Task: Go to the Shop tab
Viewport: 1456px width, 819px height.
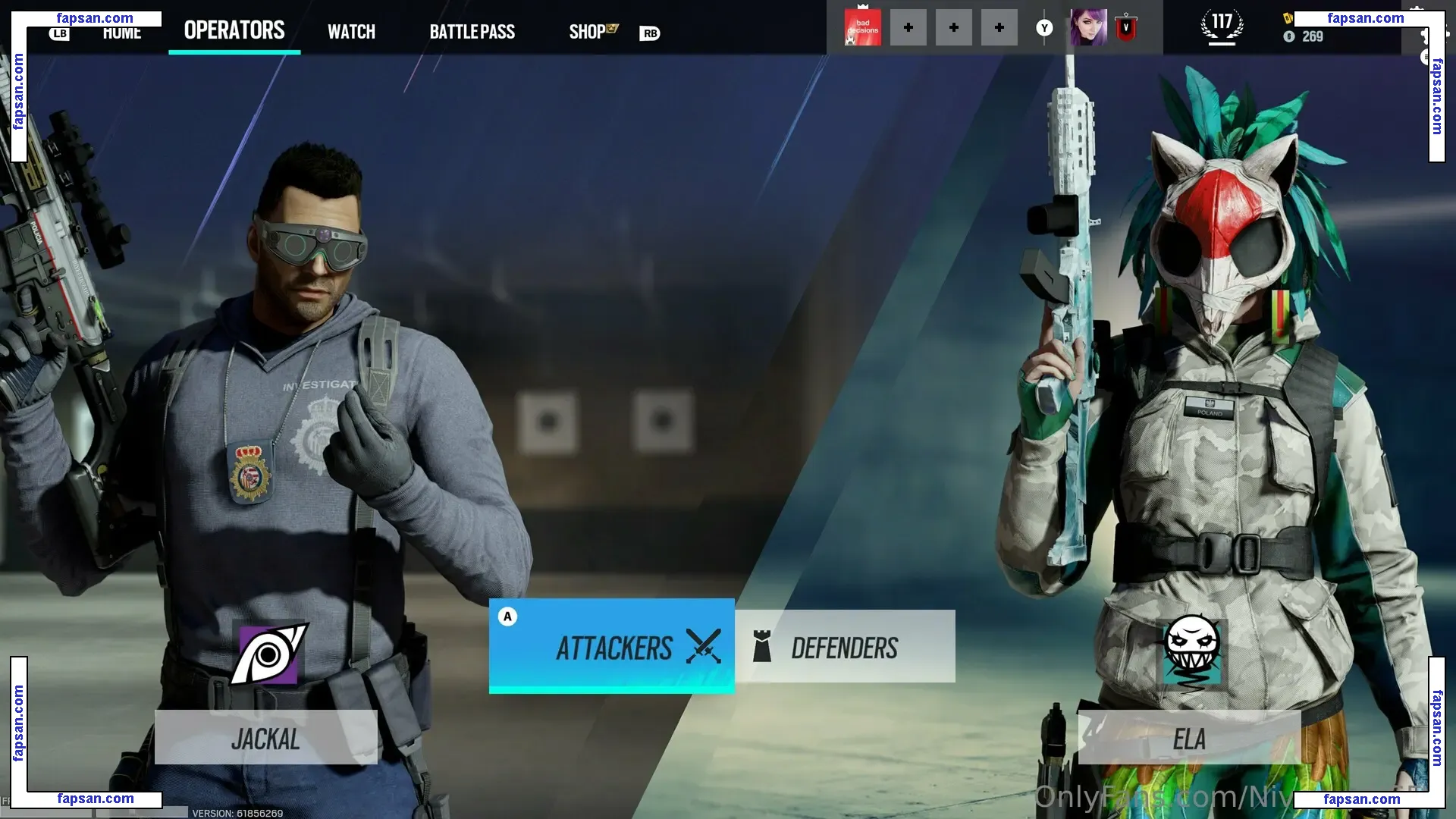Action: 588,32
